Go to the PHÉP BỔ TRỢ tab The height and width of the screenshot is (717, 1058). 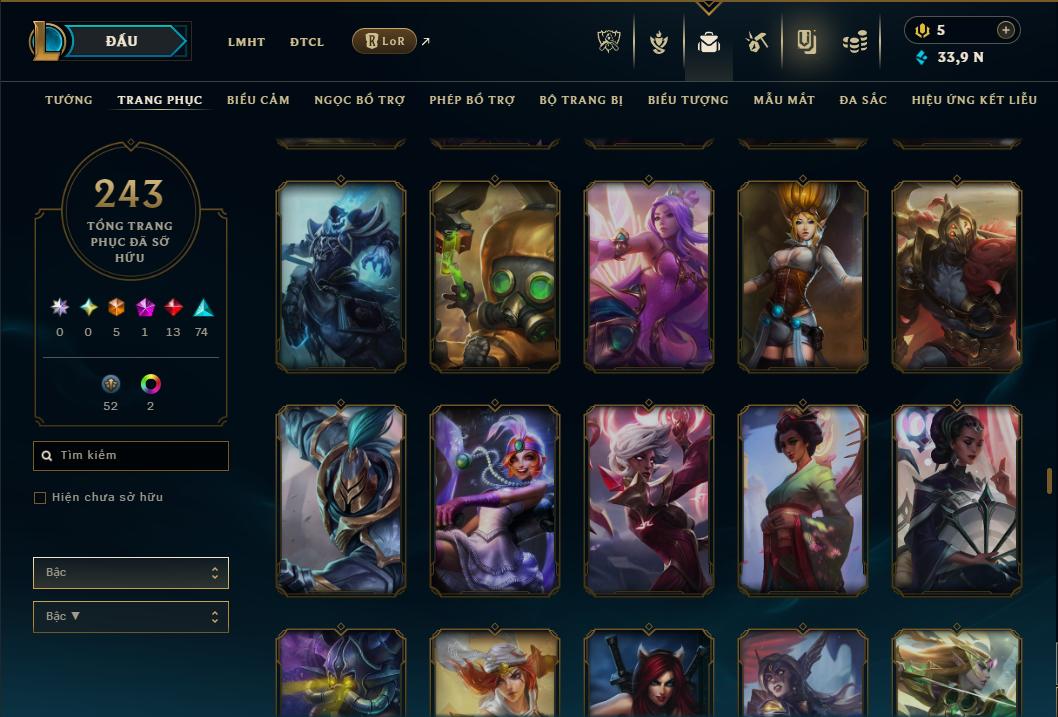tap(472, 100)
